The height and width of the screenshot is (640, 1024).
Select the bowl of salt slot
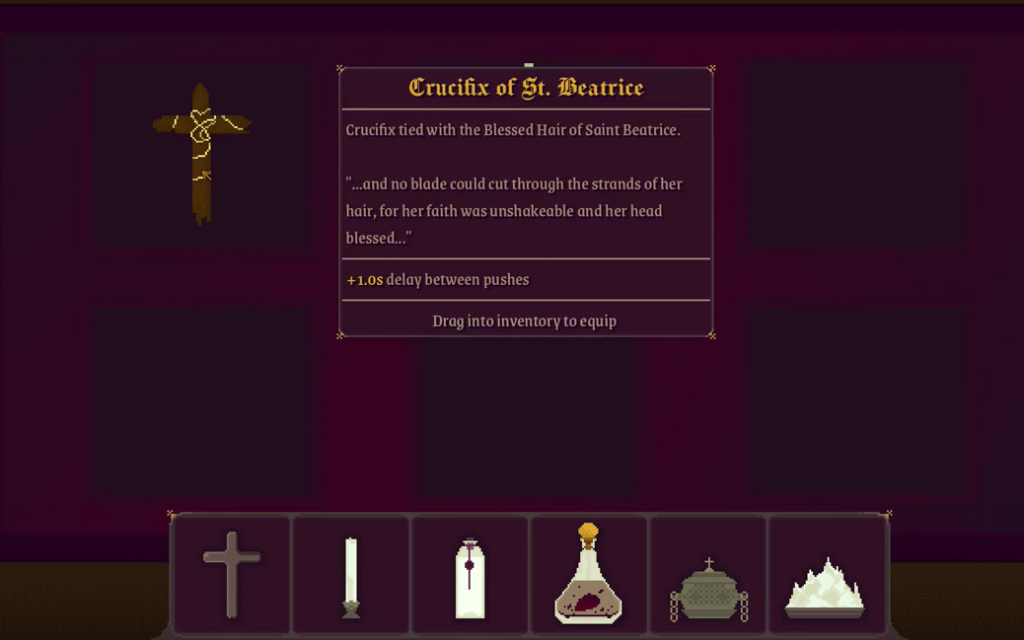point(825,586)
